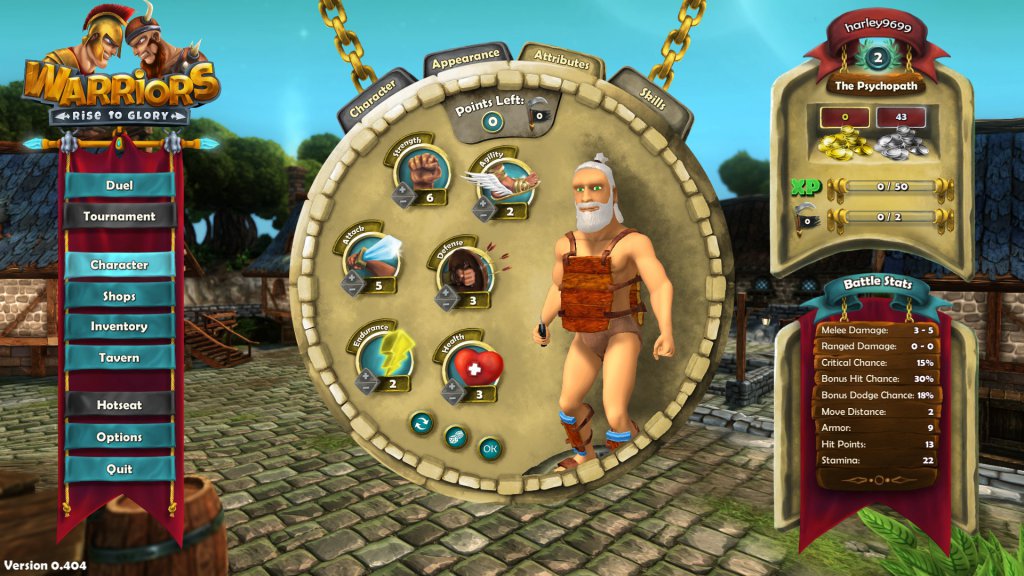
Task: Select the Attributes tab
Action: 562,59
